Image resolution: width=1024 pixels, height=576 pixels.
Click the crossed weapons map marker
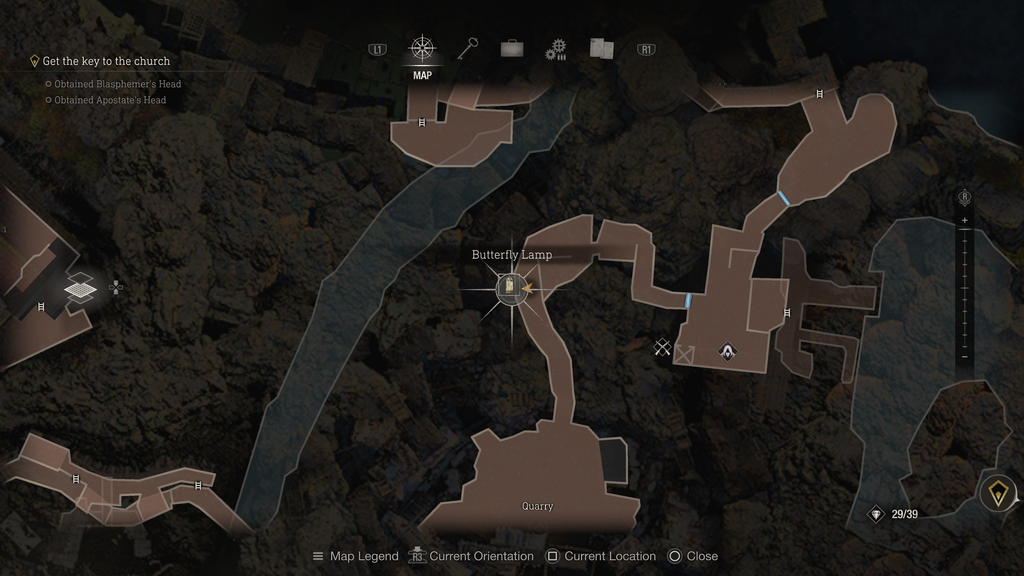661,347
